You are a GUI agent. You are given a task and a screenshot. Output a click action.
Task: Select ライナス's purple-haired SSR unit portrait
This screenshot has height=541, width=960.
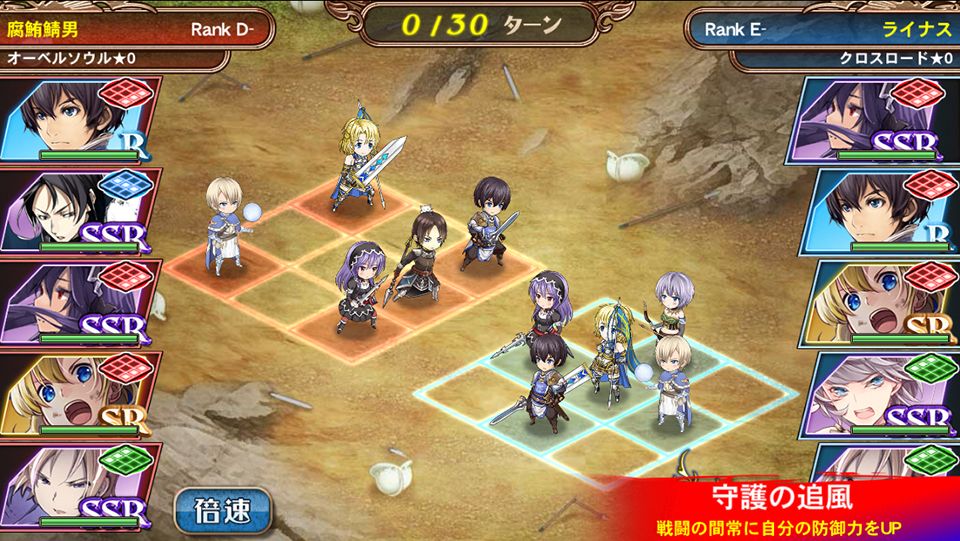coord(880,118)
